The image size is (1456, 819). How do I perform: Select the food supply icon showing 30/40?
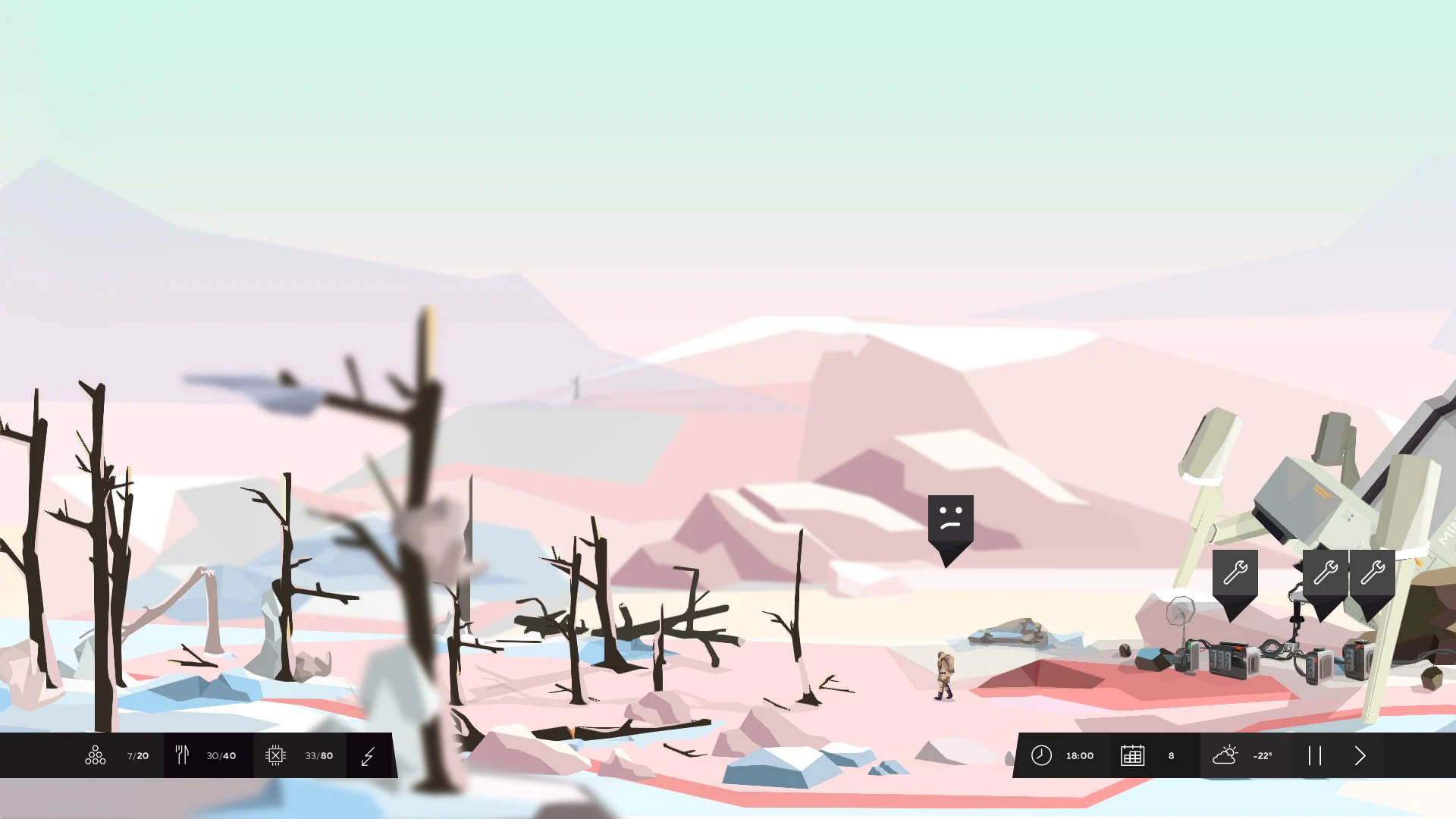pos(182,755)
